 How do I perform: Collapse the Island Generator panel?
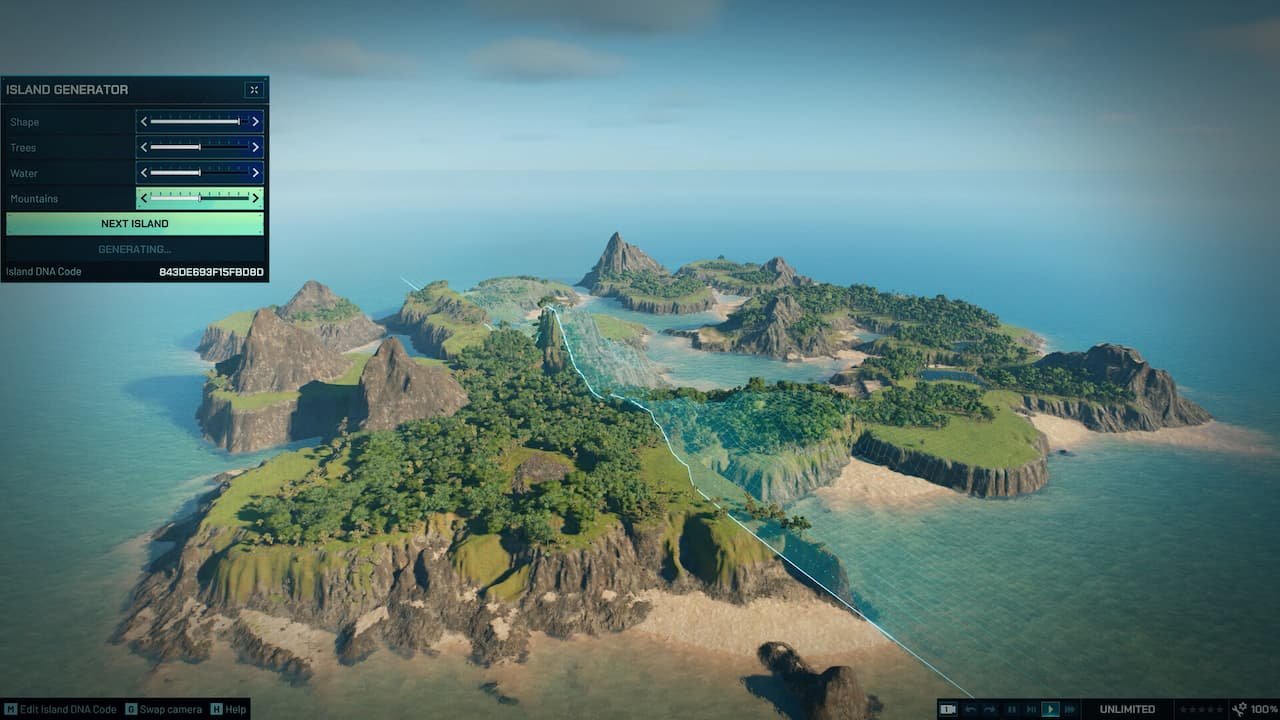253,89
